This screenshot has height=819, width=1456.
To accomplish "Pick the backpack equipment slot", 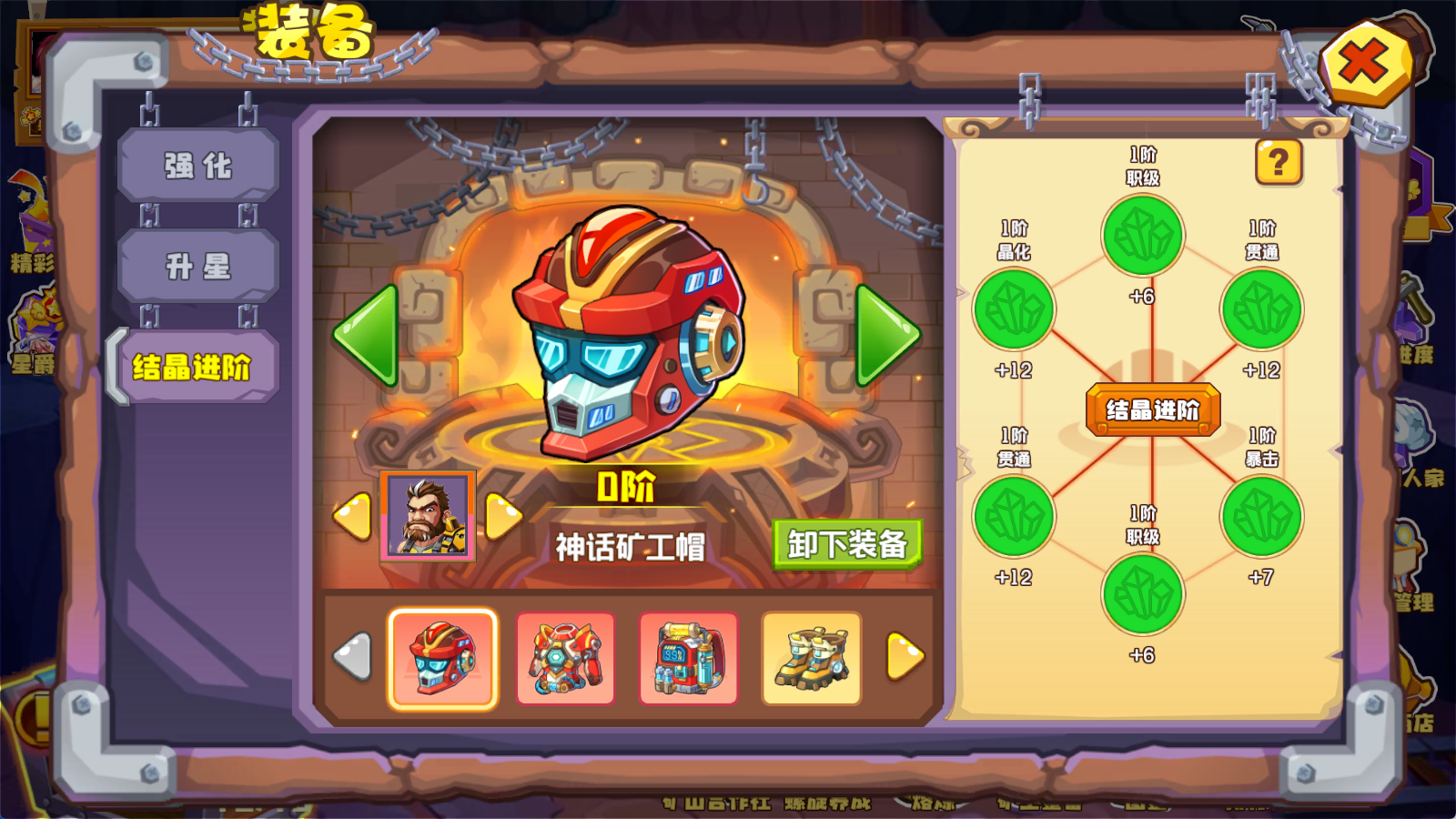I will click(x=688, y=658).
